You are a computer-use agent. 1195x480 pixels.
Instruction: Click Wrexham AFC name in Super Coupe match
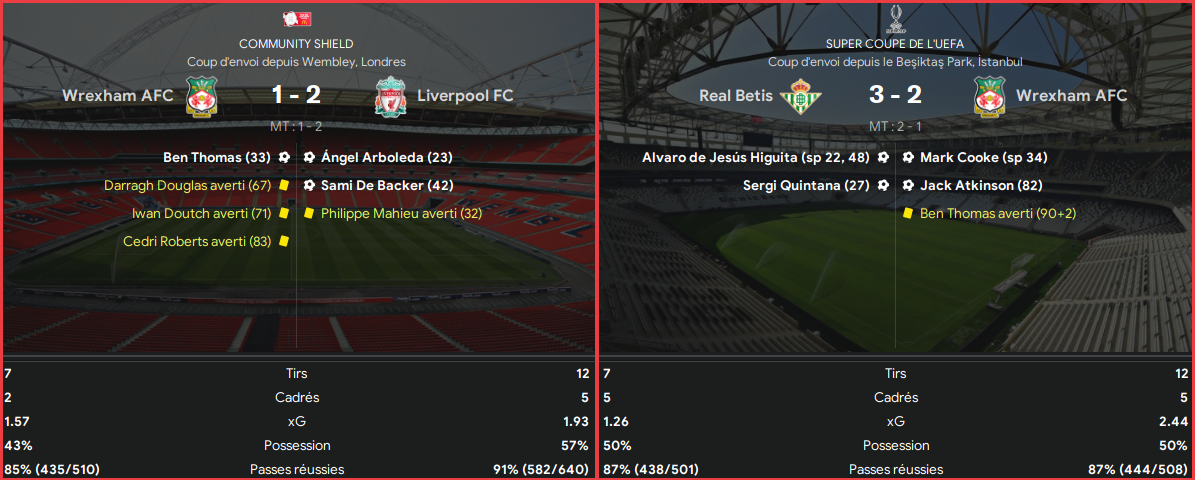coord(1071,96)
